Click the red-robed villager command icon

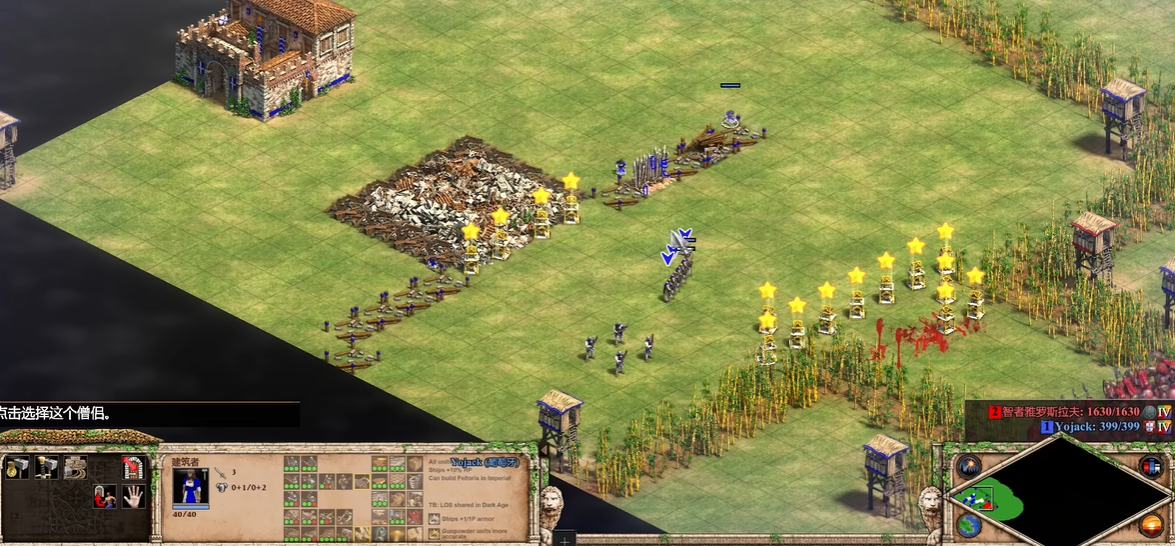click(104, 496)
